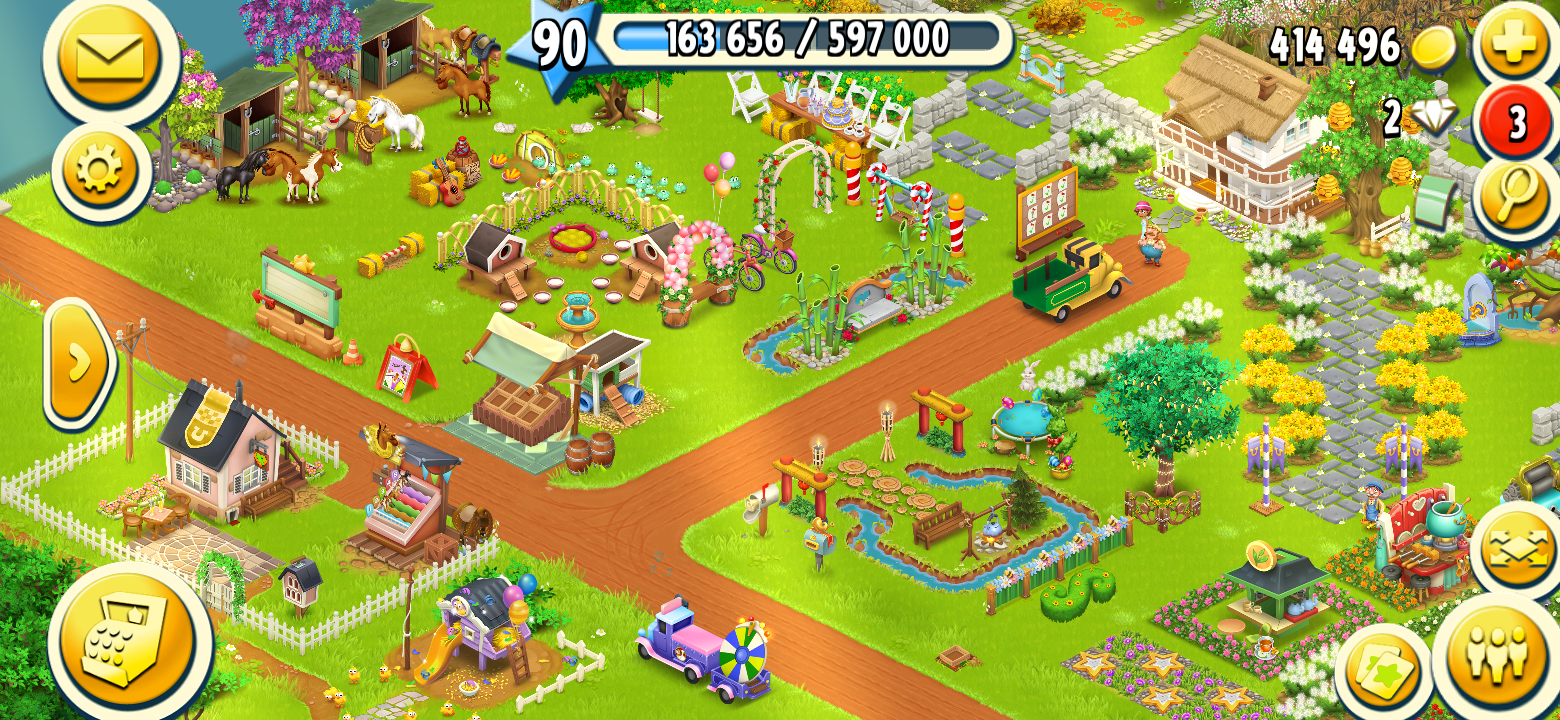Expand the side panel with the chevron arrow

coord(78,365)
